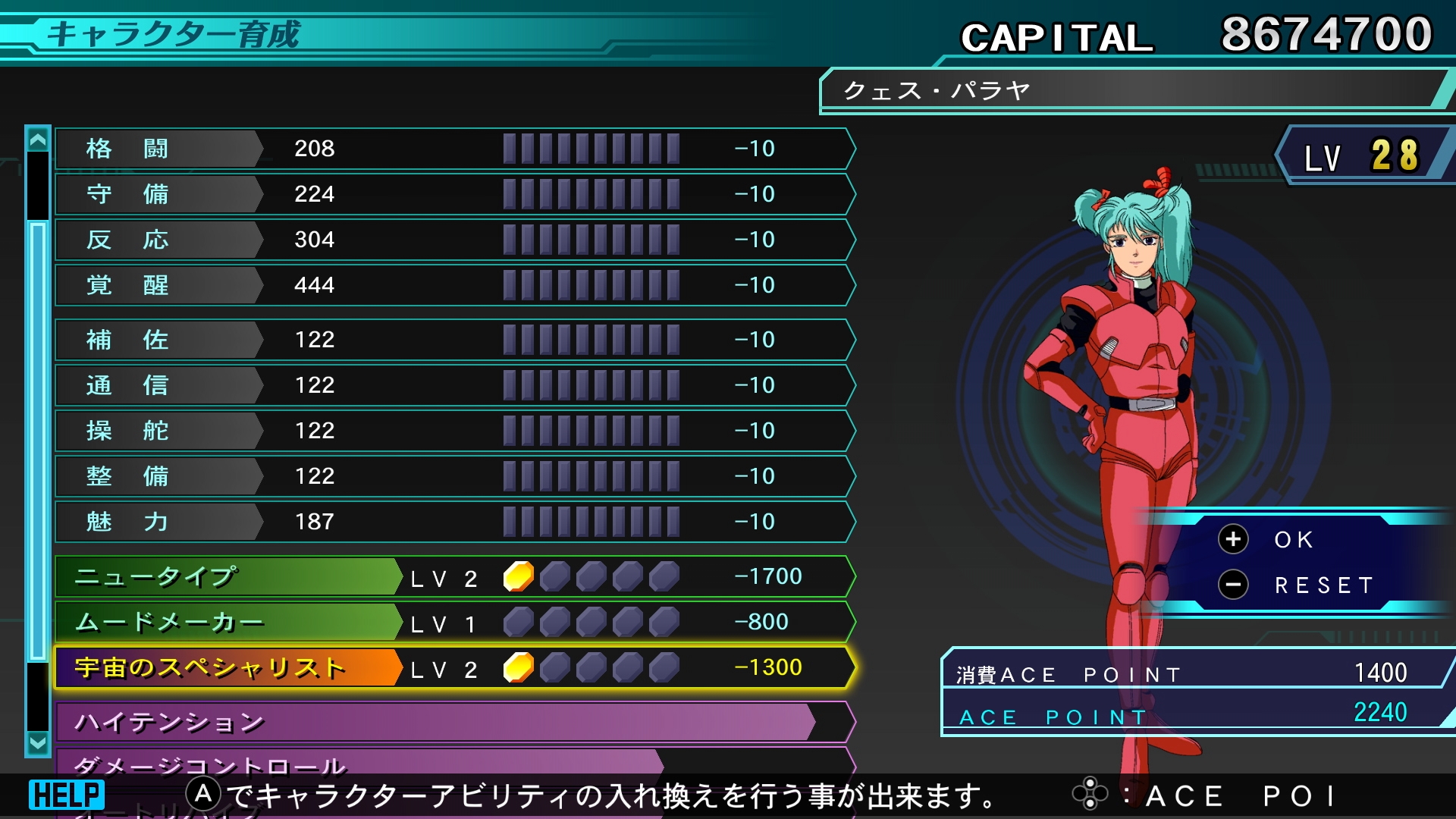Pick the 覚醒 stat row
Image resolution: width=1456 pixels, height=819 pixels.
click(455, 285)
